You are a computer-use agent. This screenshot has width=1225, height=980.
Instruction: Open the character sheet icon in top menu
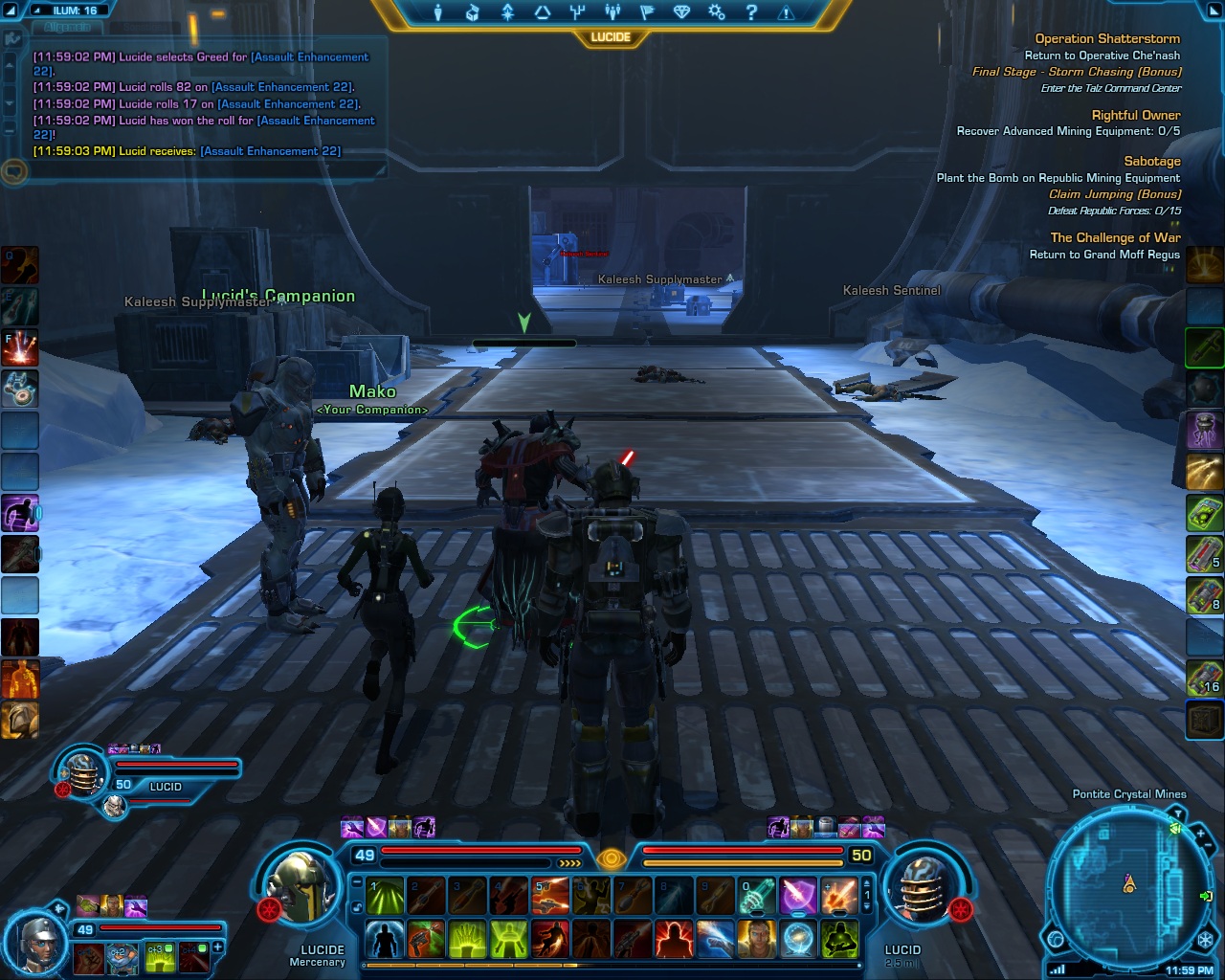438,12
